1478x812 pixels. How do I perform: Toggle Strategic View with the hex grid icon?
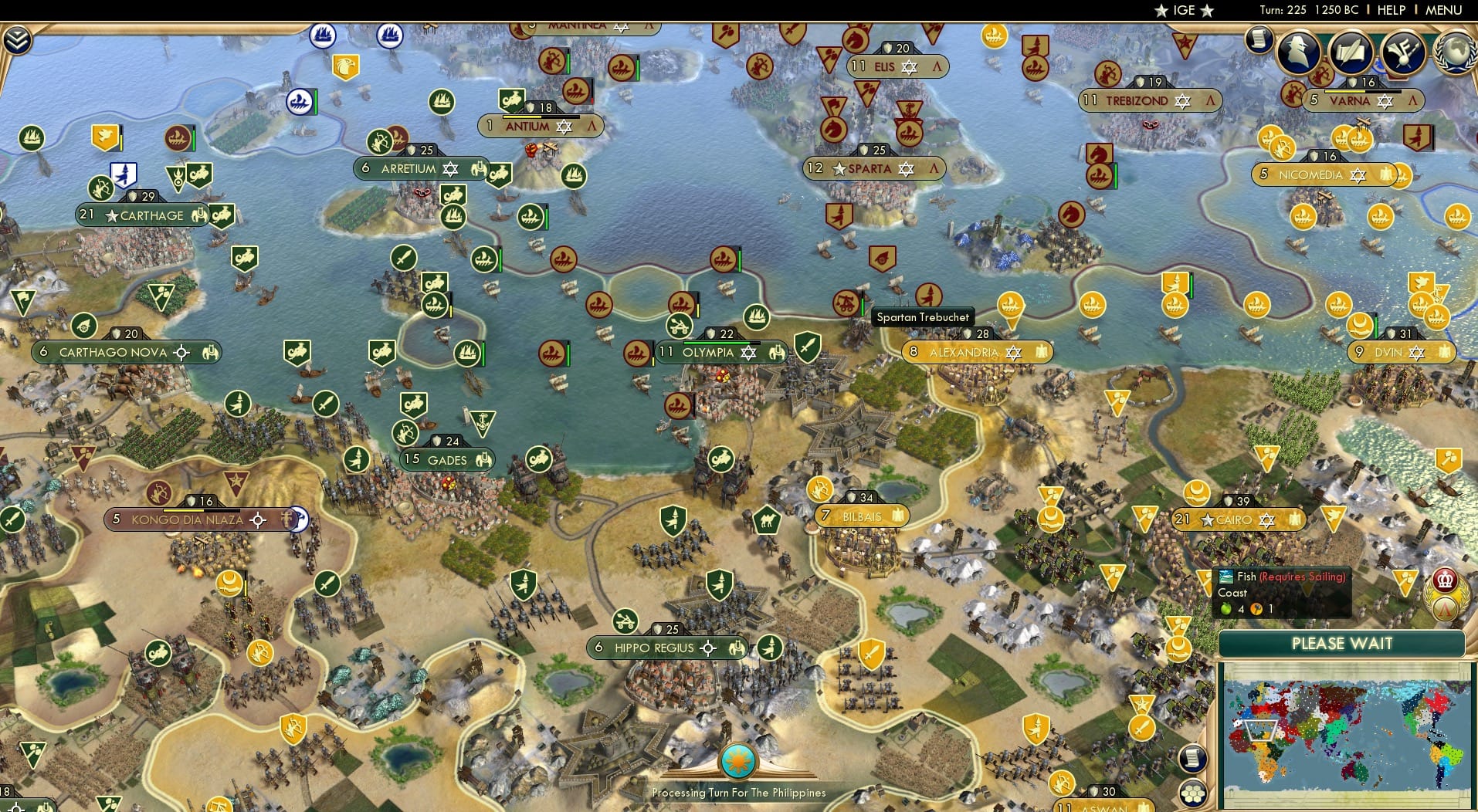(x=1194, y=793)
